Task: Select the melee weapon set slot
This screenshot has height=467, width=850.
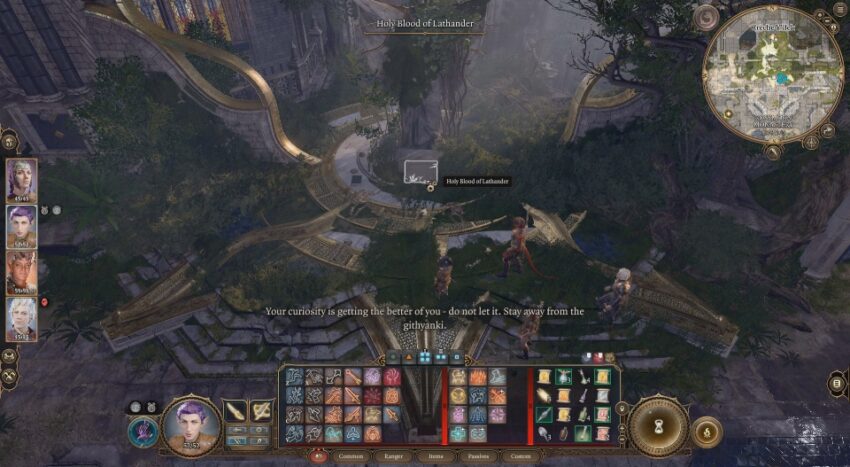Action: tap(235, 411)
